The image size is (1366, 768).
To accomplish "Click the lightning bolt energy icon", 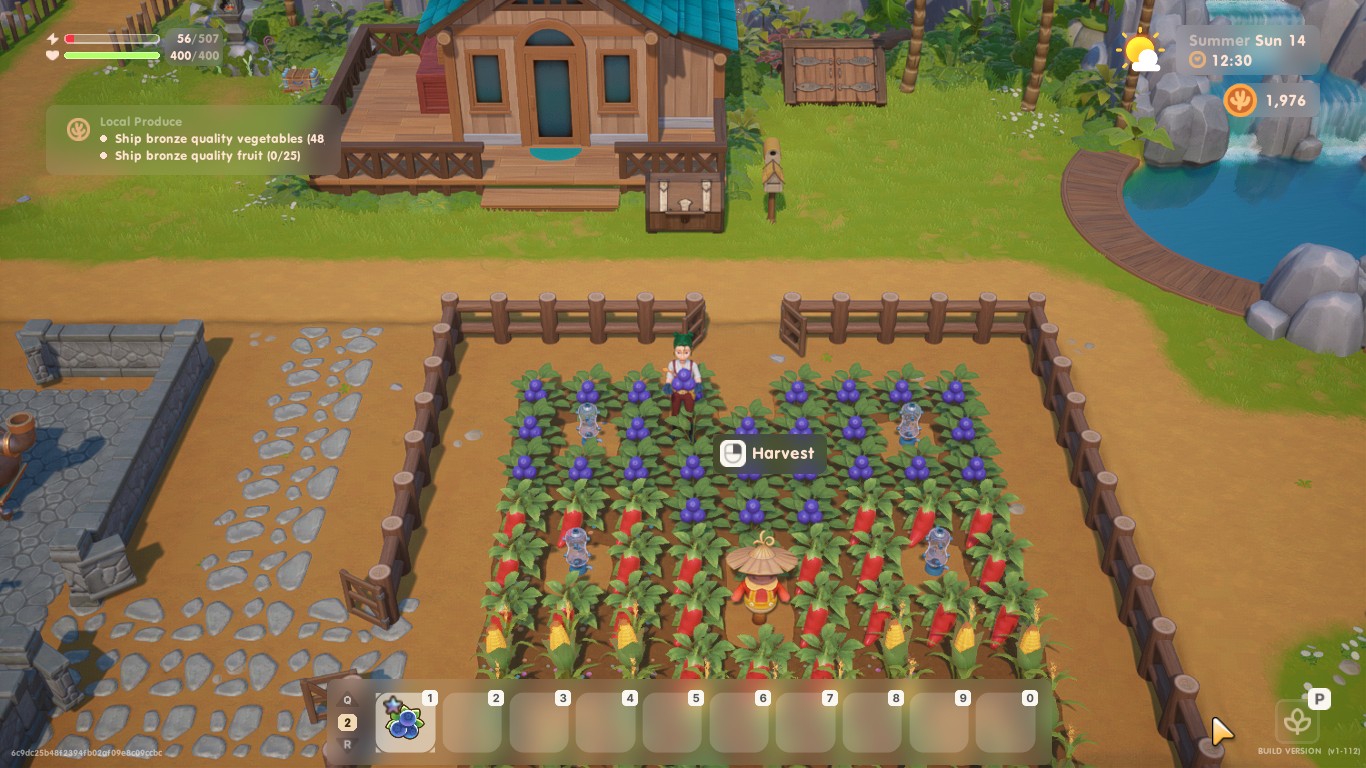I will point(51,38).
